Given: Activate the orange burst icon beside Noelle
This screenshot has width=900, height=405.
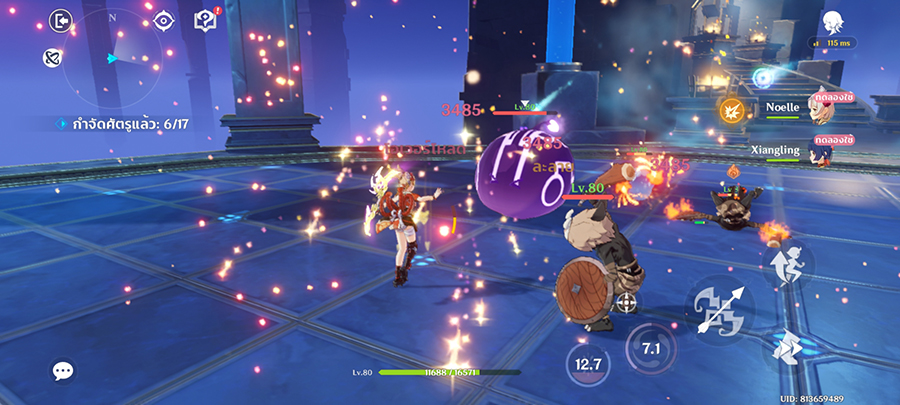Looking at the screenshot, I should coord(731,110).
